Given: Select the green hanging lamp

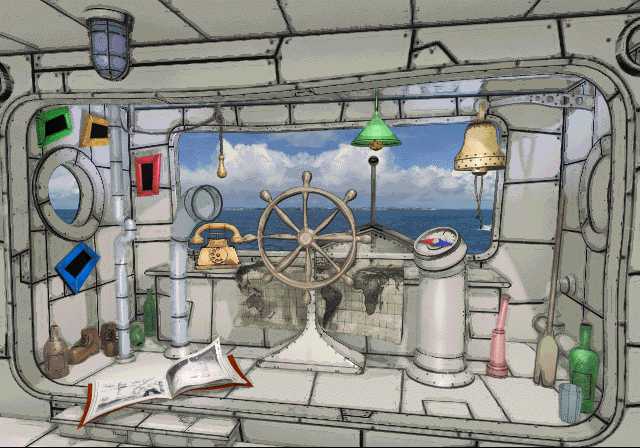Looking at the screenshot, I should click(376, 130).
